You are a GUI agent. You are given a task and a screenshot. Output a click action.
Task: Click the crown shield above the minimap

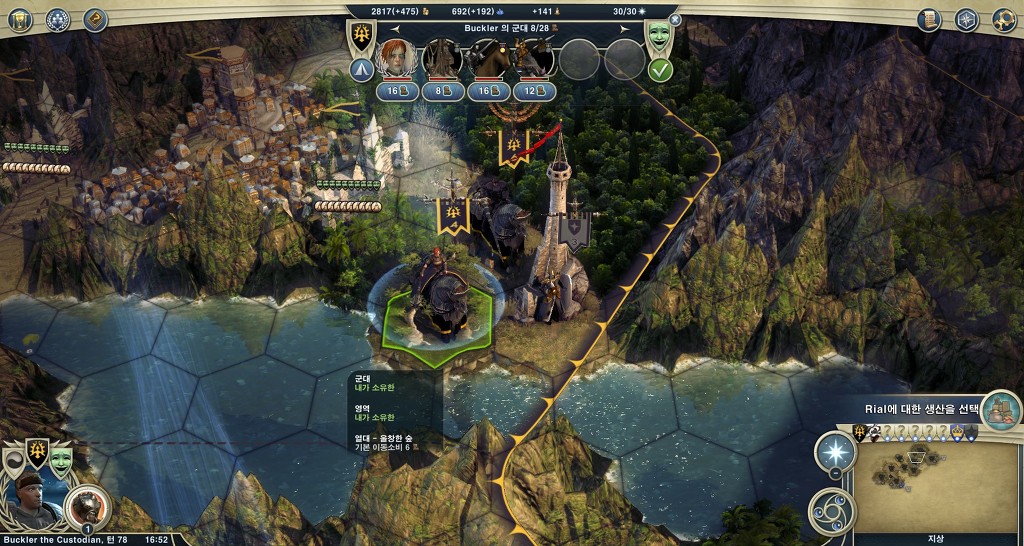click(958, 431)
